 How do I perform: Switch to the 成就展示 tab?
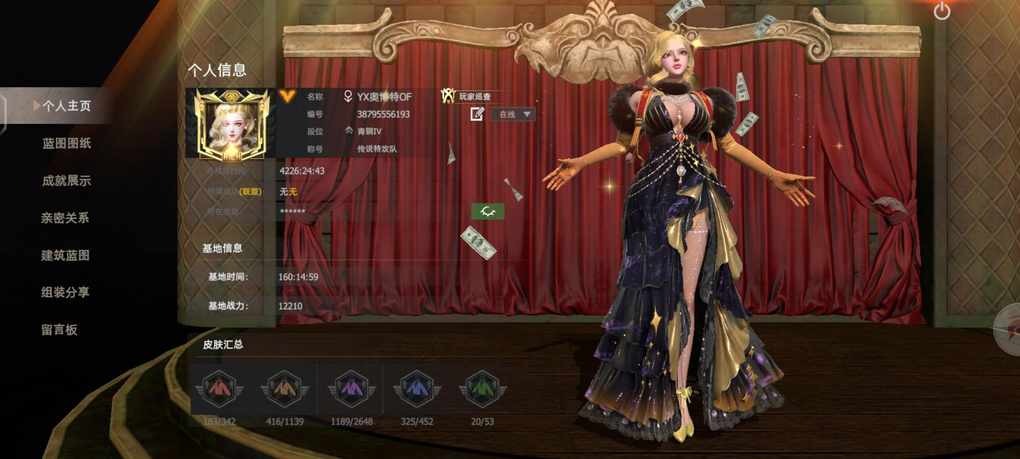coord(67,181)
